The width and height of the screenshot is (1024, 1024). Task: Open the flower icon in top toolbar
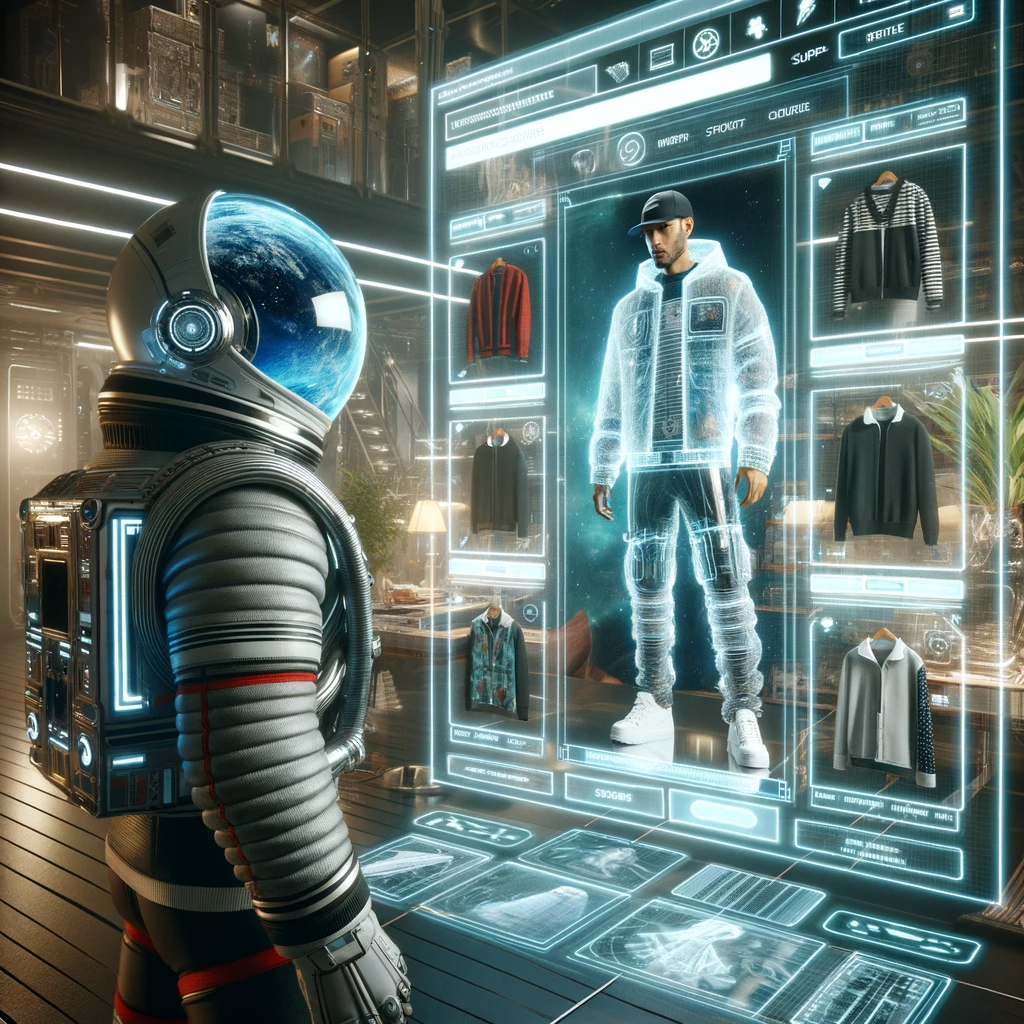click(x=757, y=29)
